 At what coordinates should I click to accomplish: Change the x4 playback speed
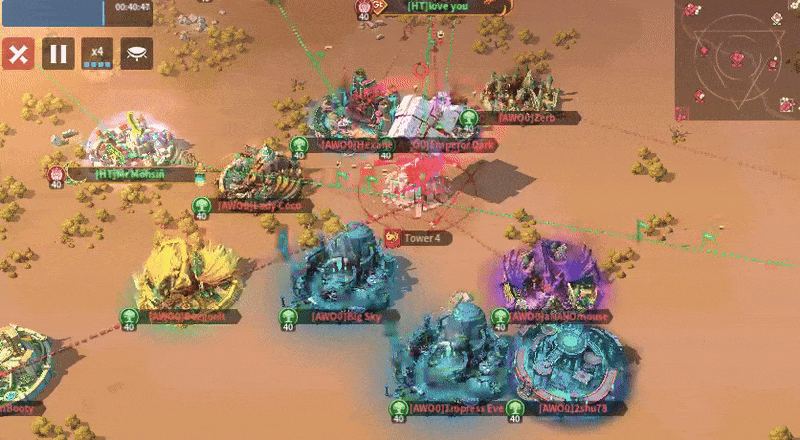pos(97,54)
